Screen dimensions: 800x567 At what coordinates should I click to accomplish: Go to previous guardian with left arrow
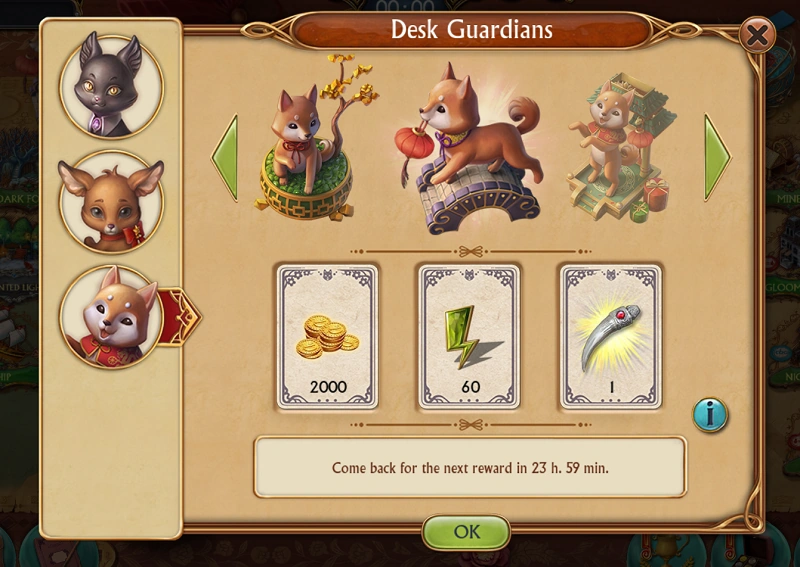click(x=225, y=157)
